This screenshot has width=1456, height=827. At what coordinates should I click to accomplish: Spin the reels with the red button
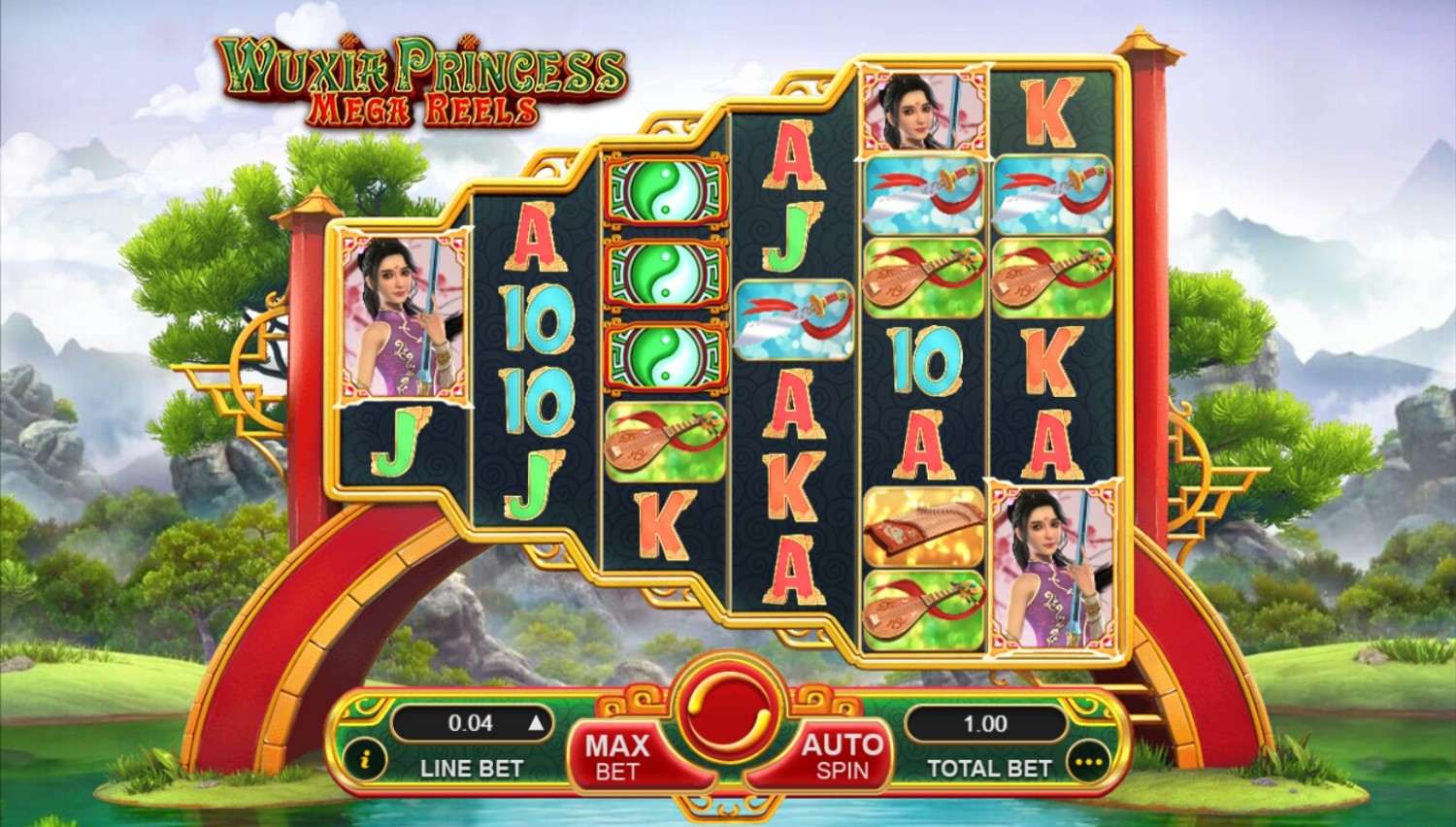coord(728,715)
